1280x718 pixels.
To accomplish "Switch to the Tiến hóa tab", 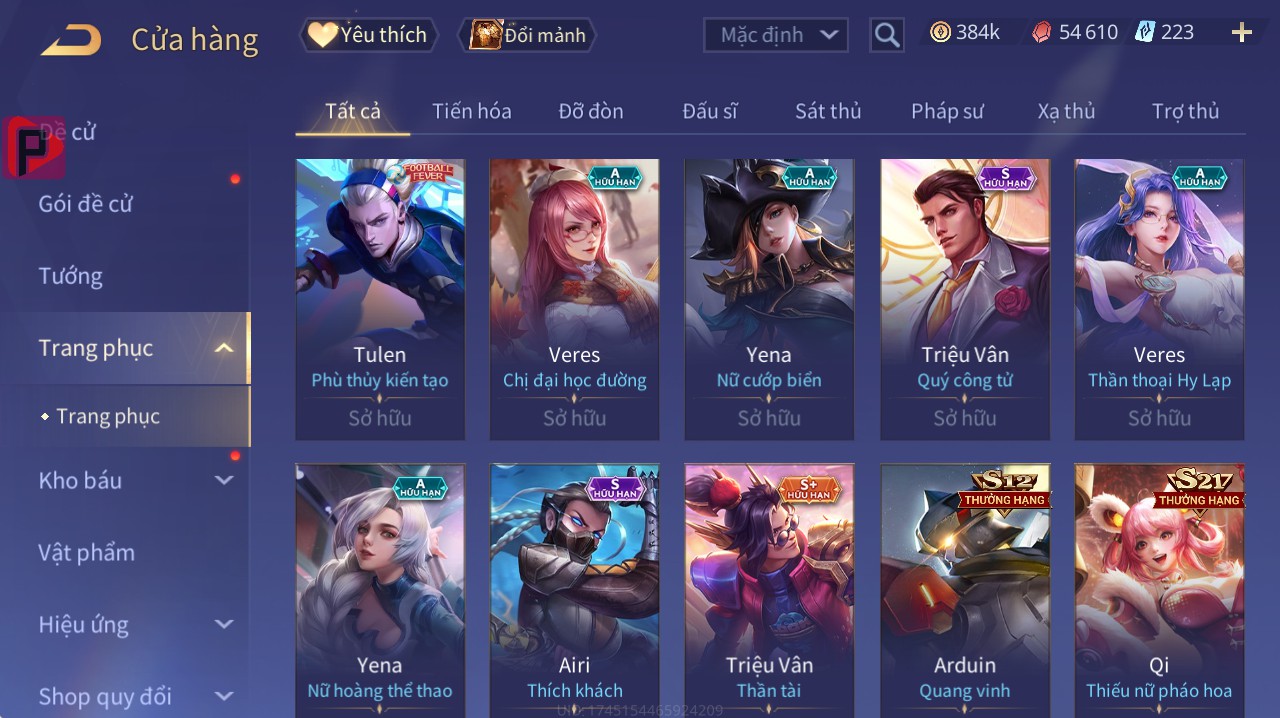I will pos(471,111).
